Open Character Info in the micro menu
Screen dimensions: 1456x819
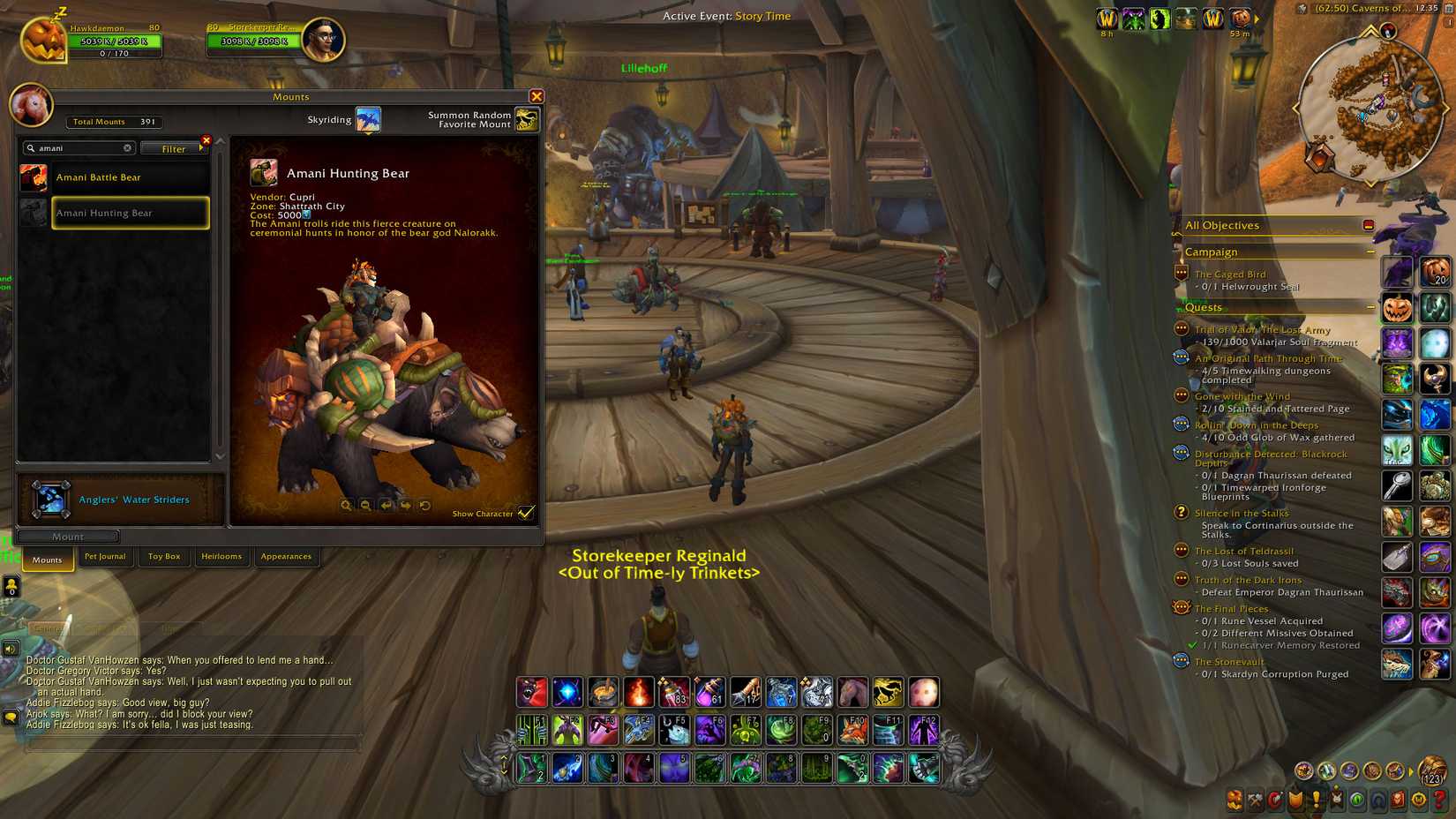pyautogui.click(x=1235, y=801)
